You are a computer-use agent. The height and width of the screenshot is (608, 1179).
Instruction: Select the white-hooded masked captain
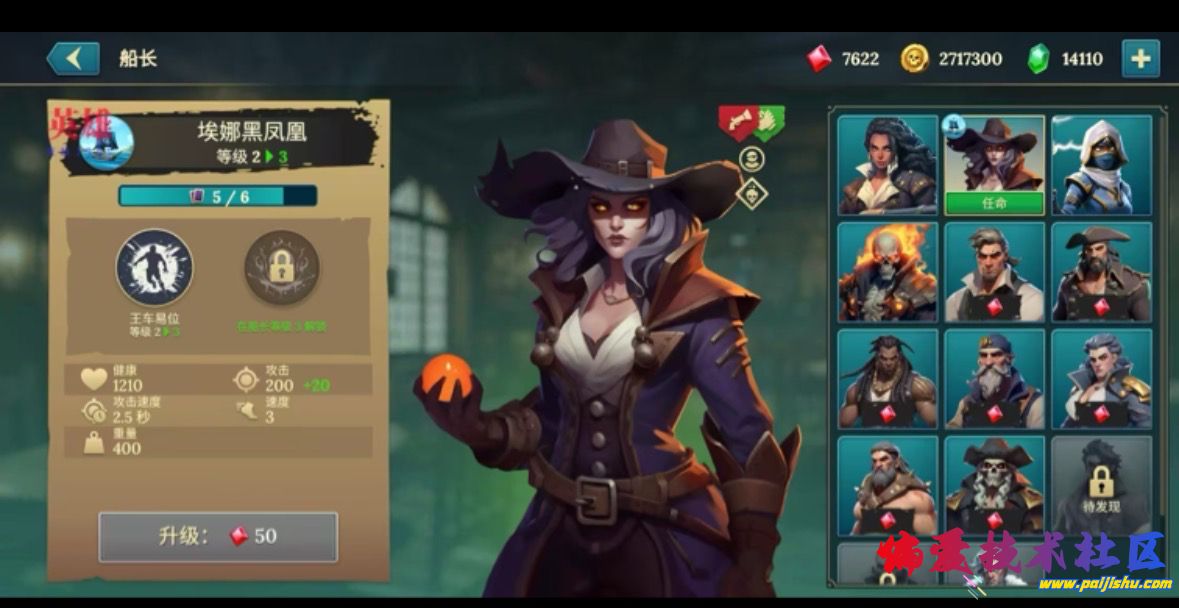1101,164
